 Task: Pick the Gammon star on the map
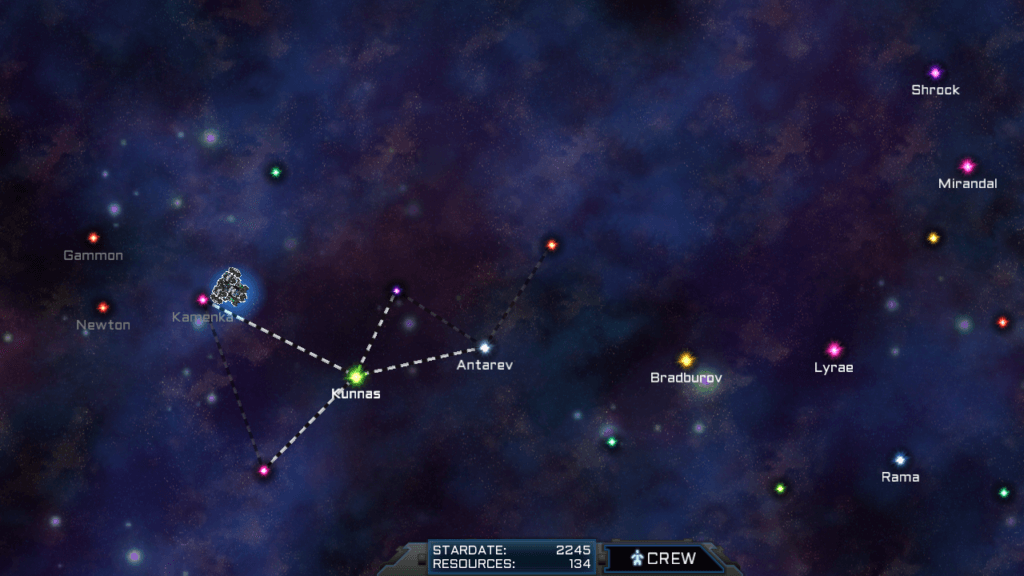pyautogui.click(x=93, y=238)
